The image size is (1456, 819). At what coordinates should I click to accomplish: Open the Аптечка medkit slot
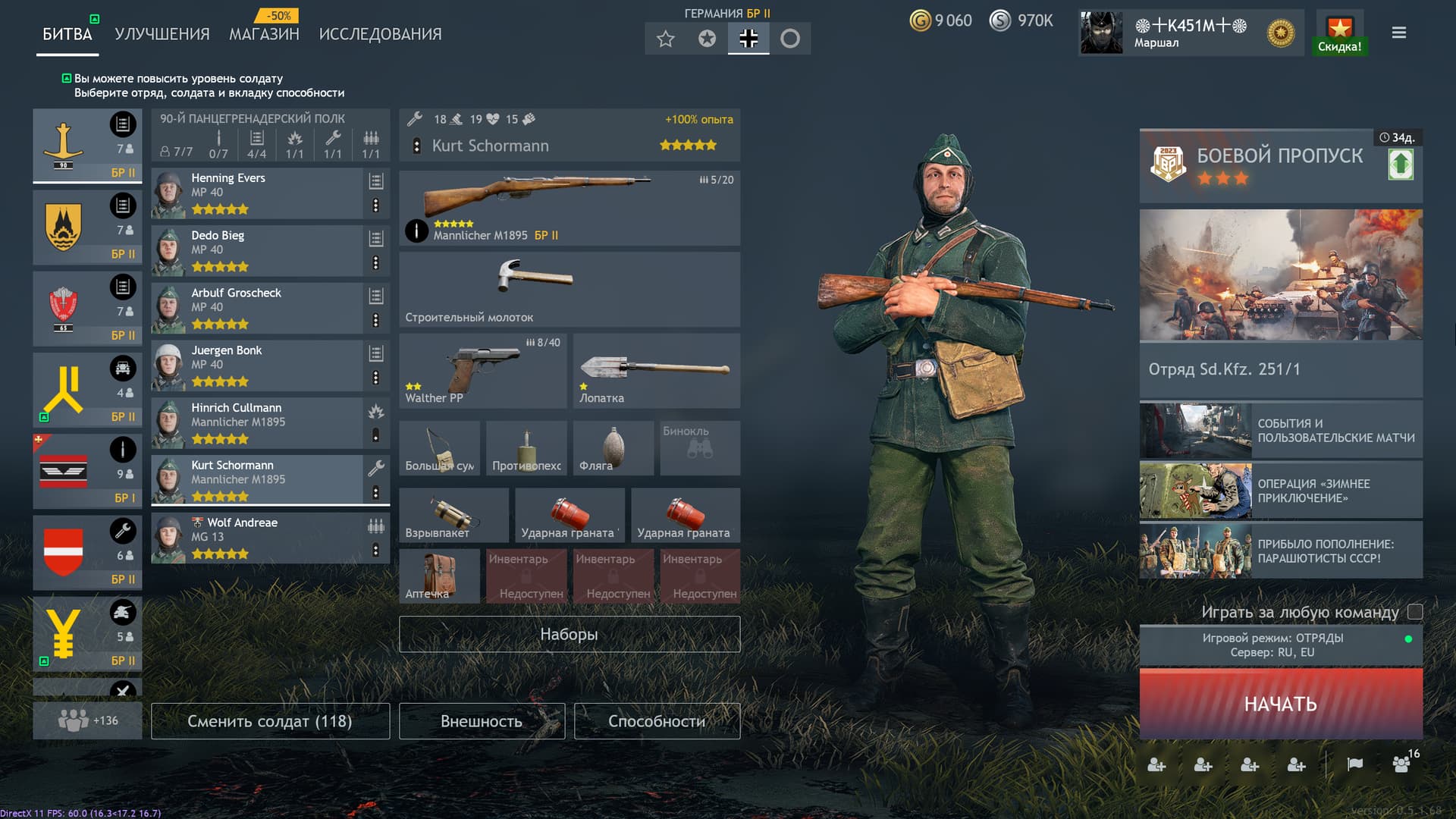440,576
